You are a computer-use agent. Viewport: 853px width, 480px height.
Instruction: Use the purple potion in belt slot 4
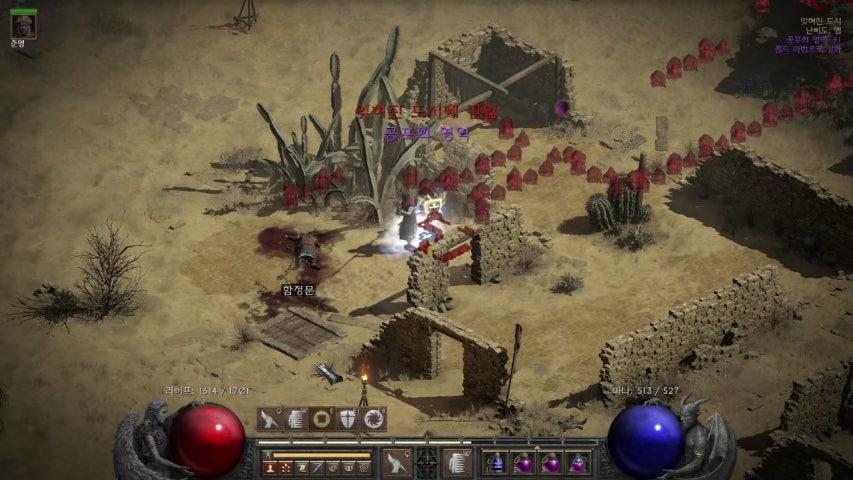(x=577, y=463)
